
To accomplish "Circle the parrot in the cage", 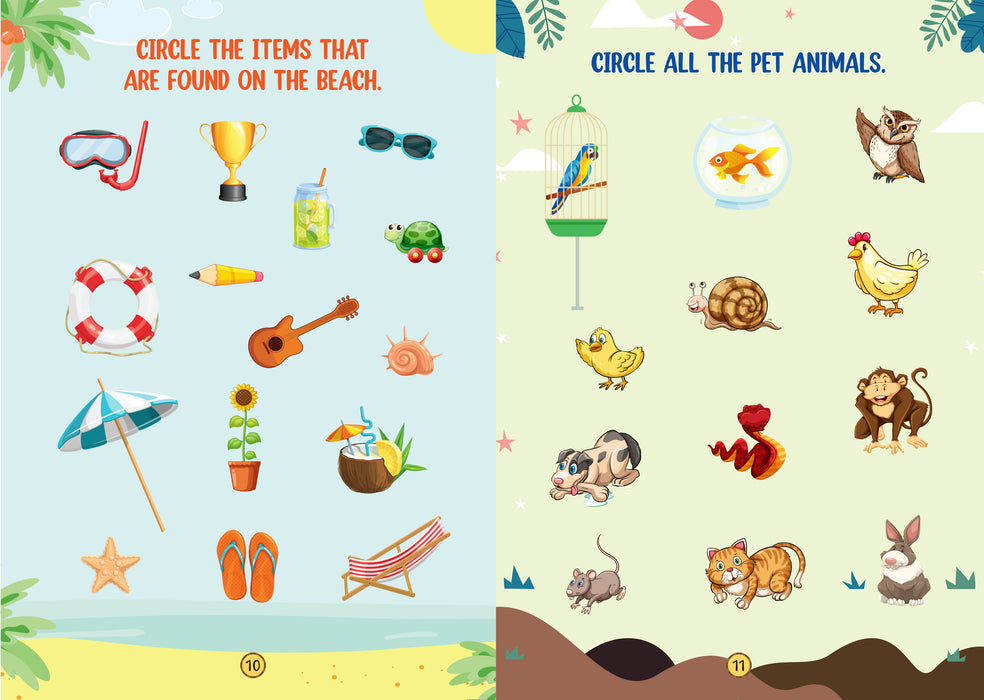I will point(575,178).
